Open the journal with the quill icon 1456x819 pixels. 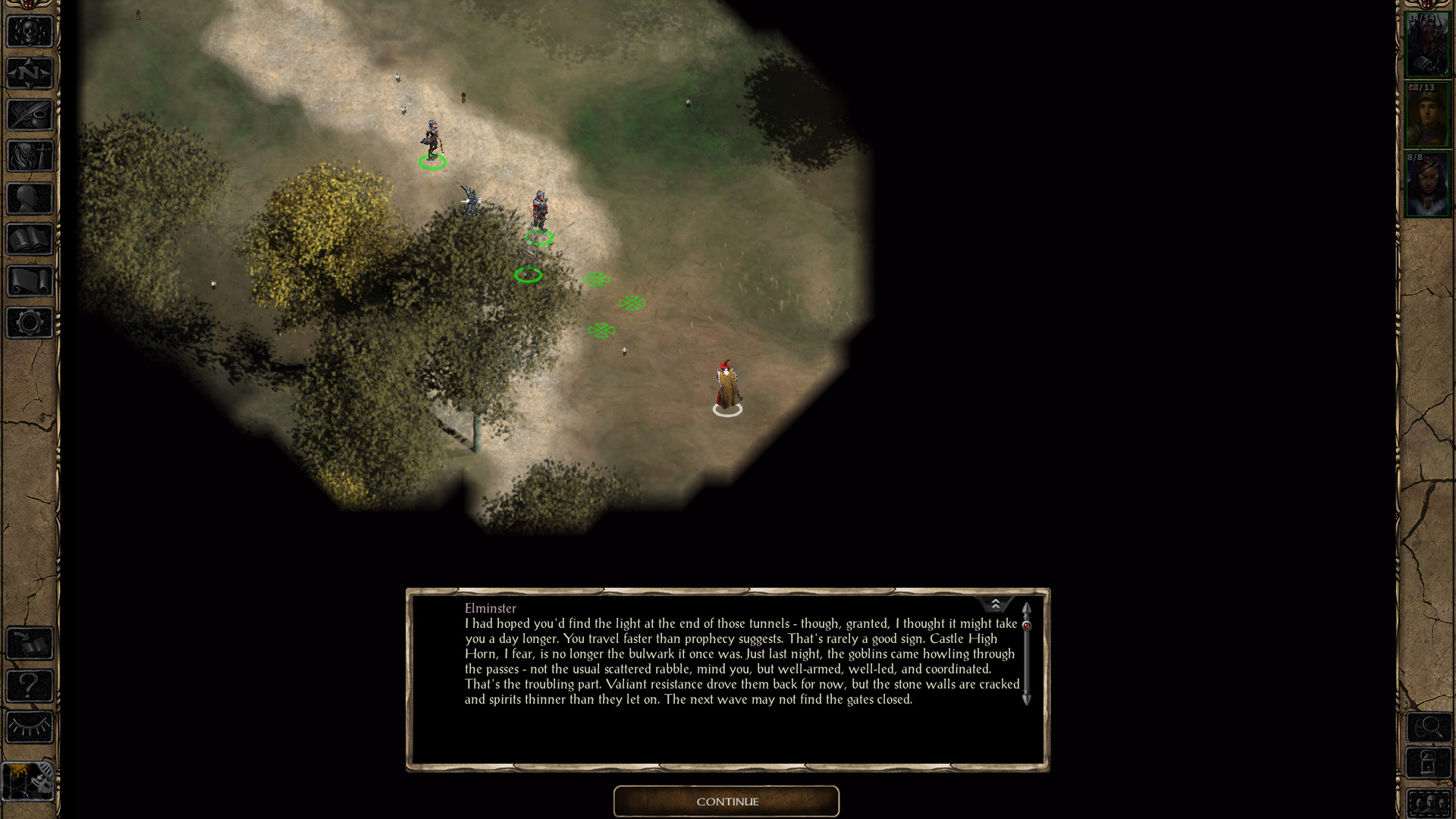tap(30, 115)
